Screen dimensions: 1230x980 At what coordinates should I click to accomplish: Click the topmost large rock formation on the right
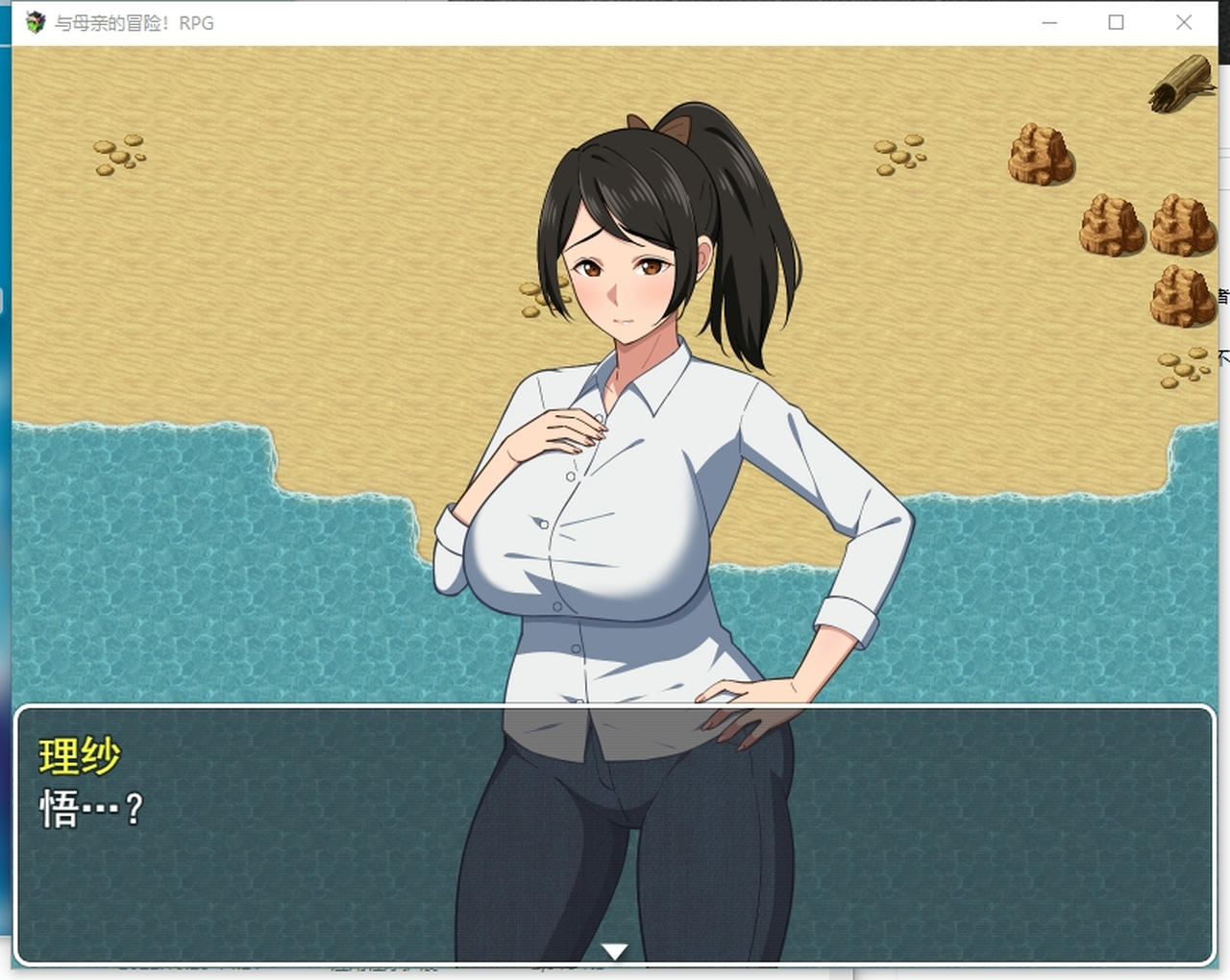tap(1041, 156)
